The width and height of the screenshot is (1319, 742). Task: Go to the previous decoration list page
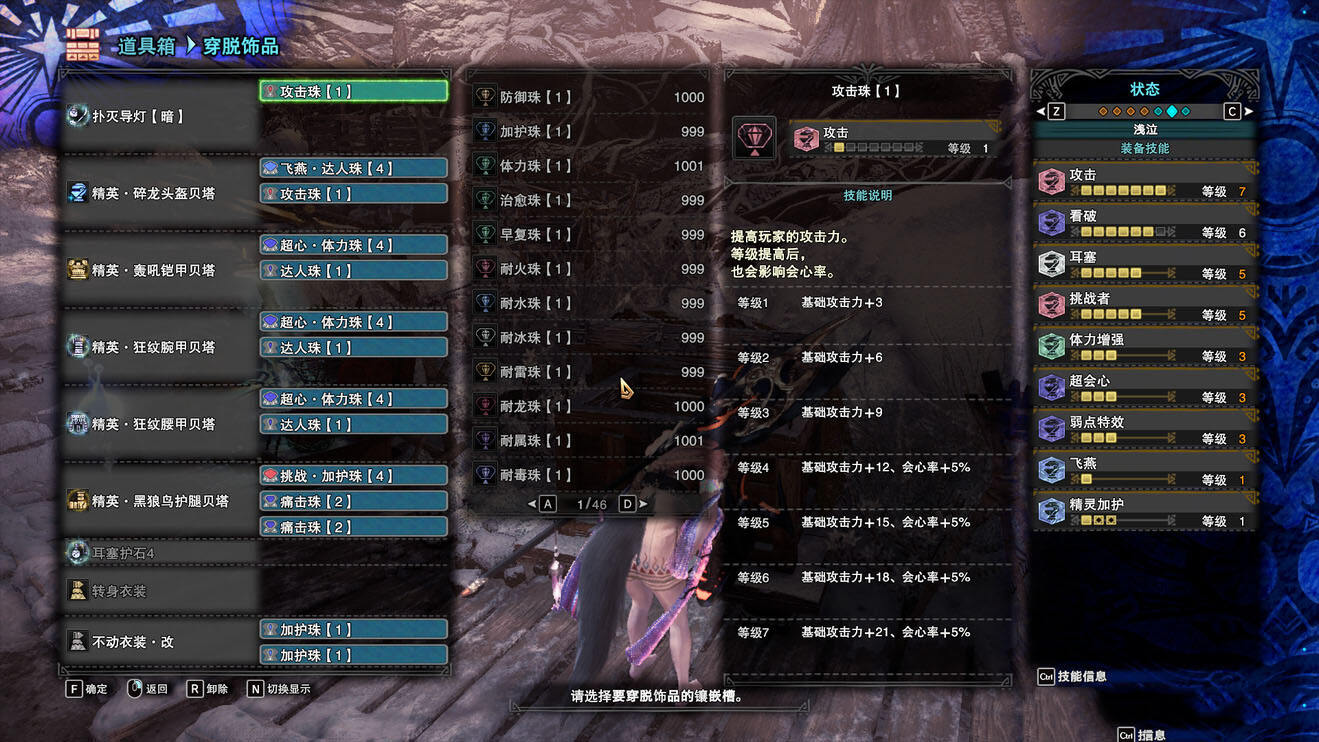pyautogui.click(x=545, y=504)
